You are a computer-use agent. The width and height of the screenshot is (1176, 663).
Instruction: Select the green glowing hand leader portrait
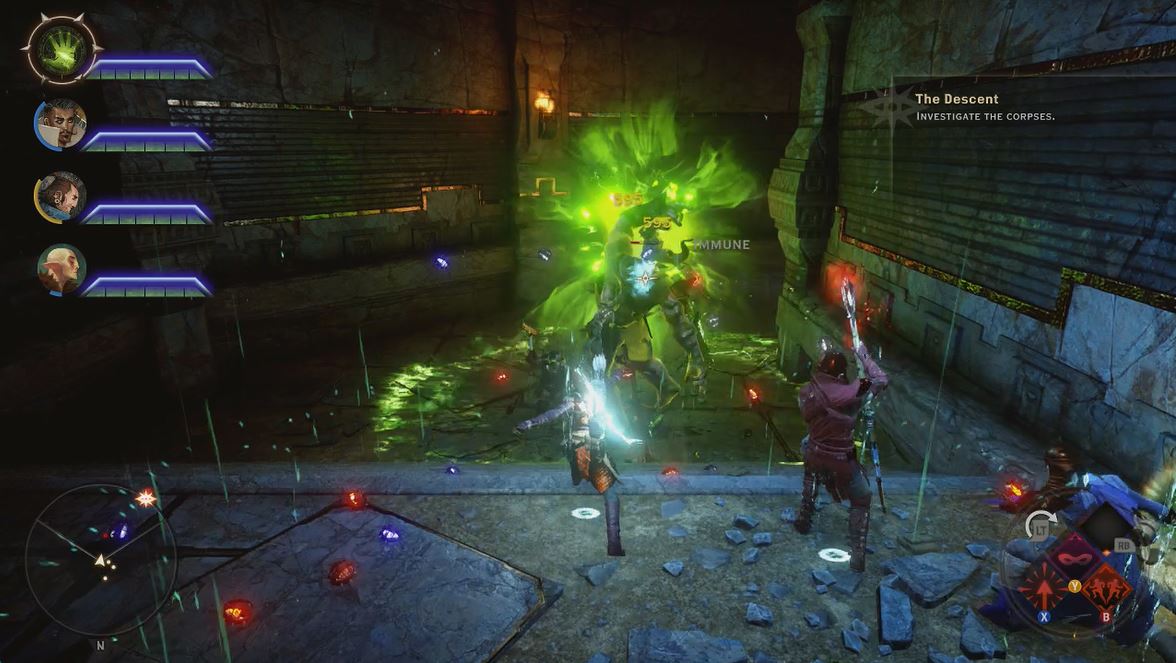pyautogui.click(x=62, y=47)
